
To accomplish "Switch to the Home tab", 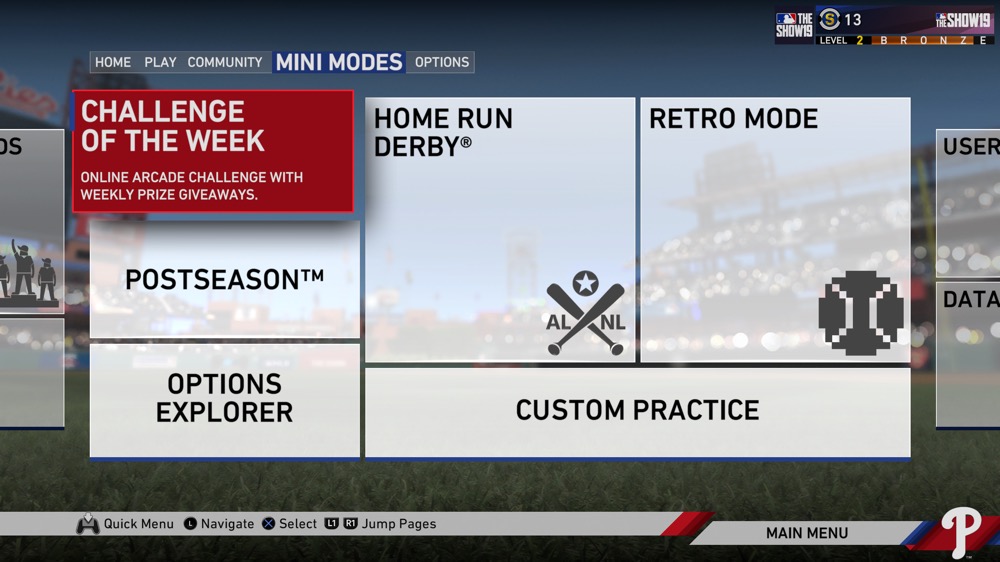I will tap(113, 62).
